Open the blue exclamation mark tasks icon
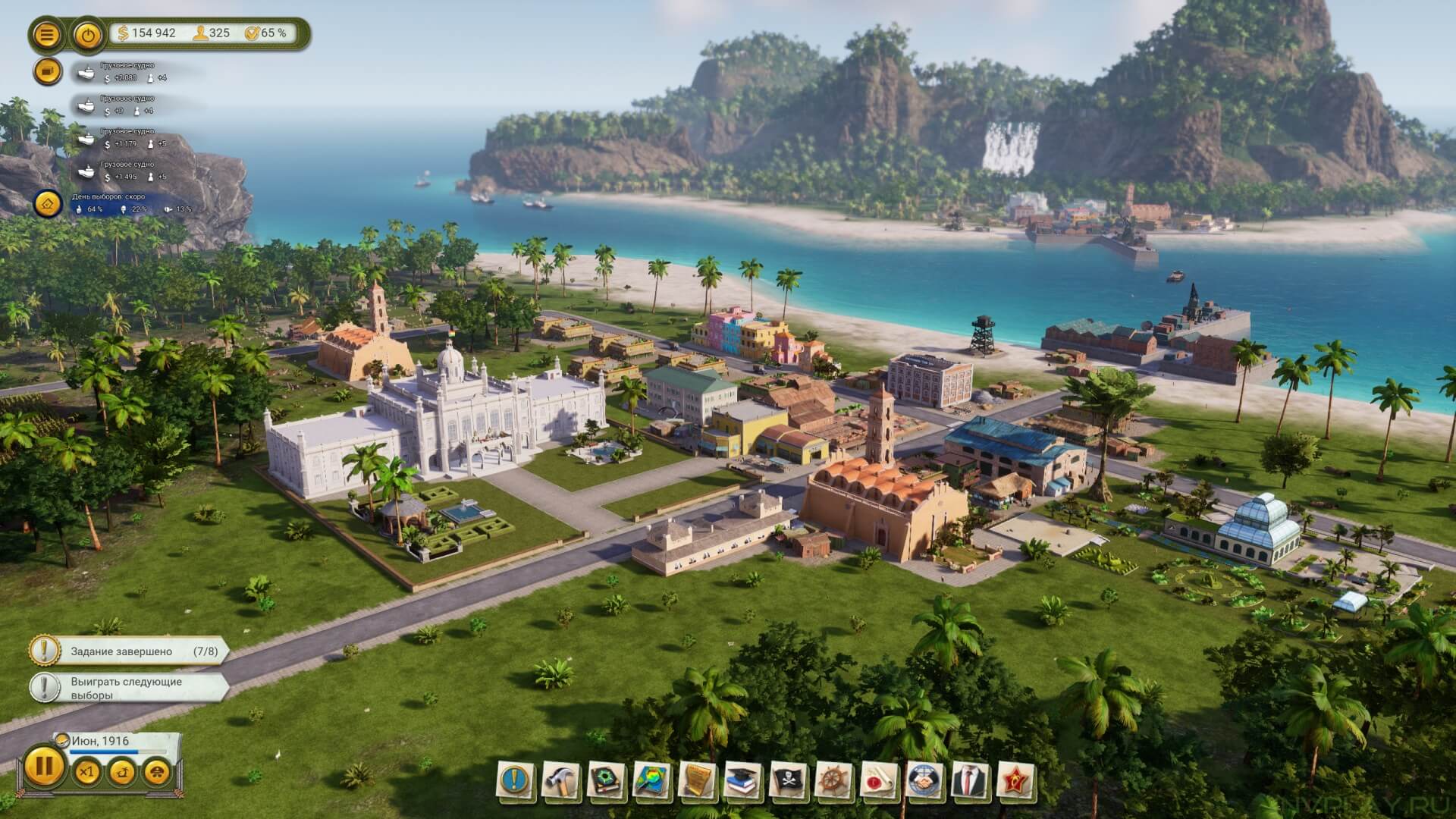Screen dimensions: 1456x819 coord(516,780)
